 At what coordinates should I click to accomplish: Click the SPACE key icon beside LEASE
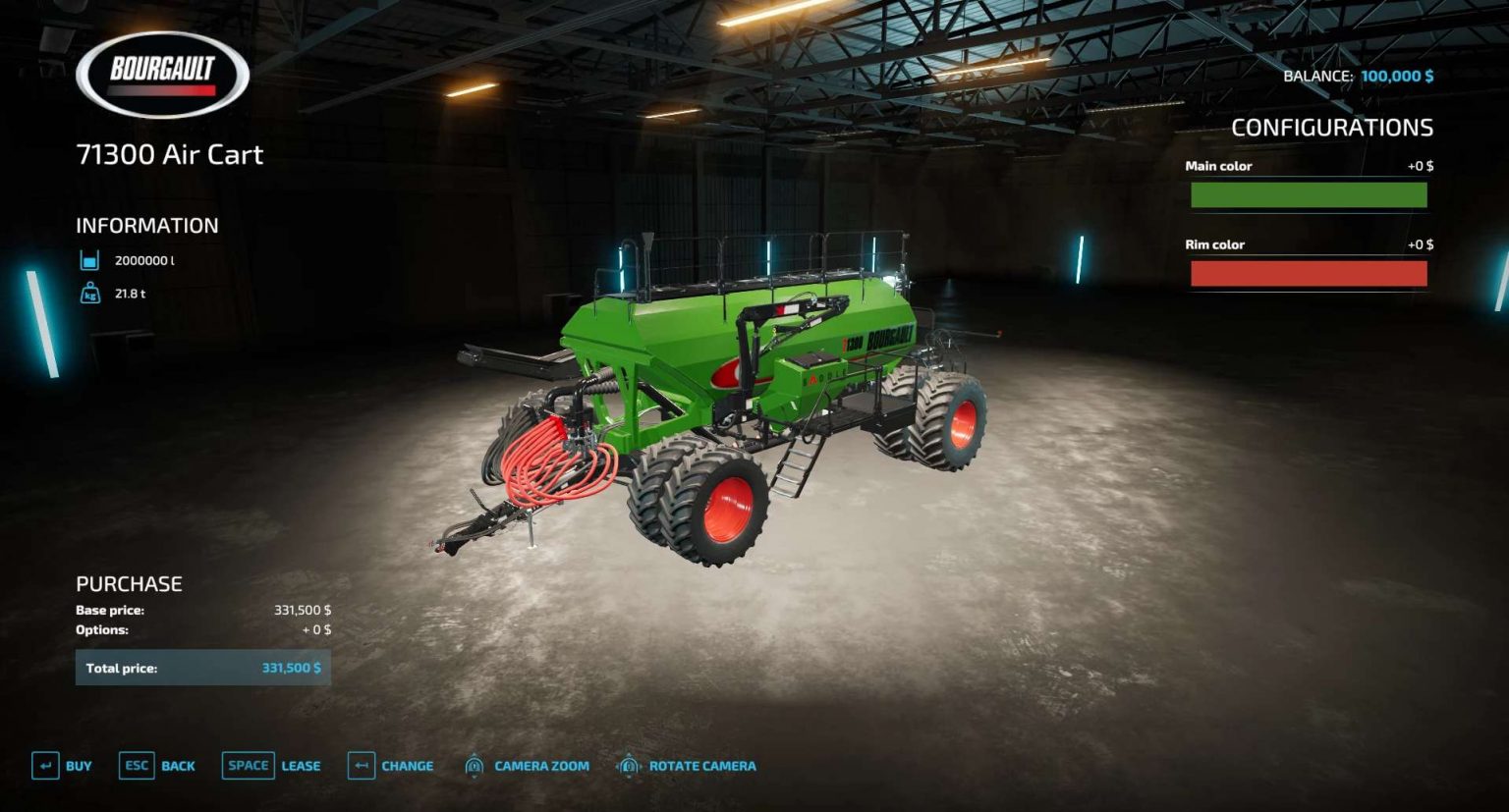248,765
